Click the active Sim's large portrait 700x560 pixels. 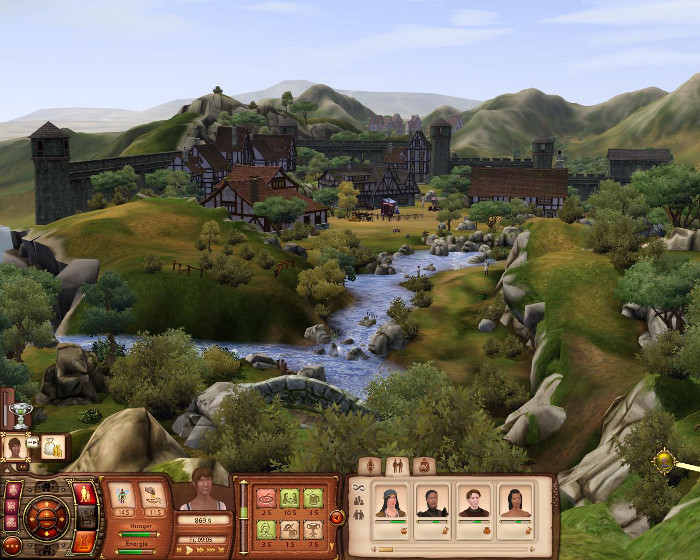[203, 489]
